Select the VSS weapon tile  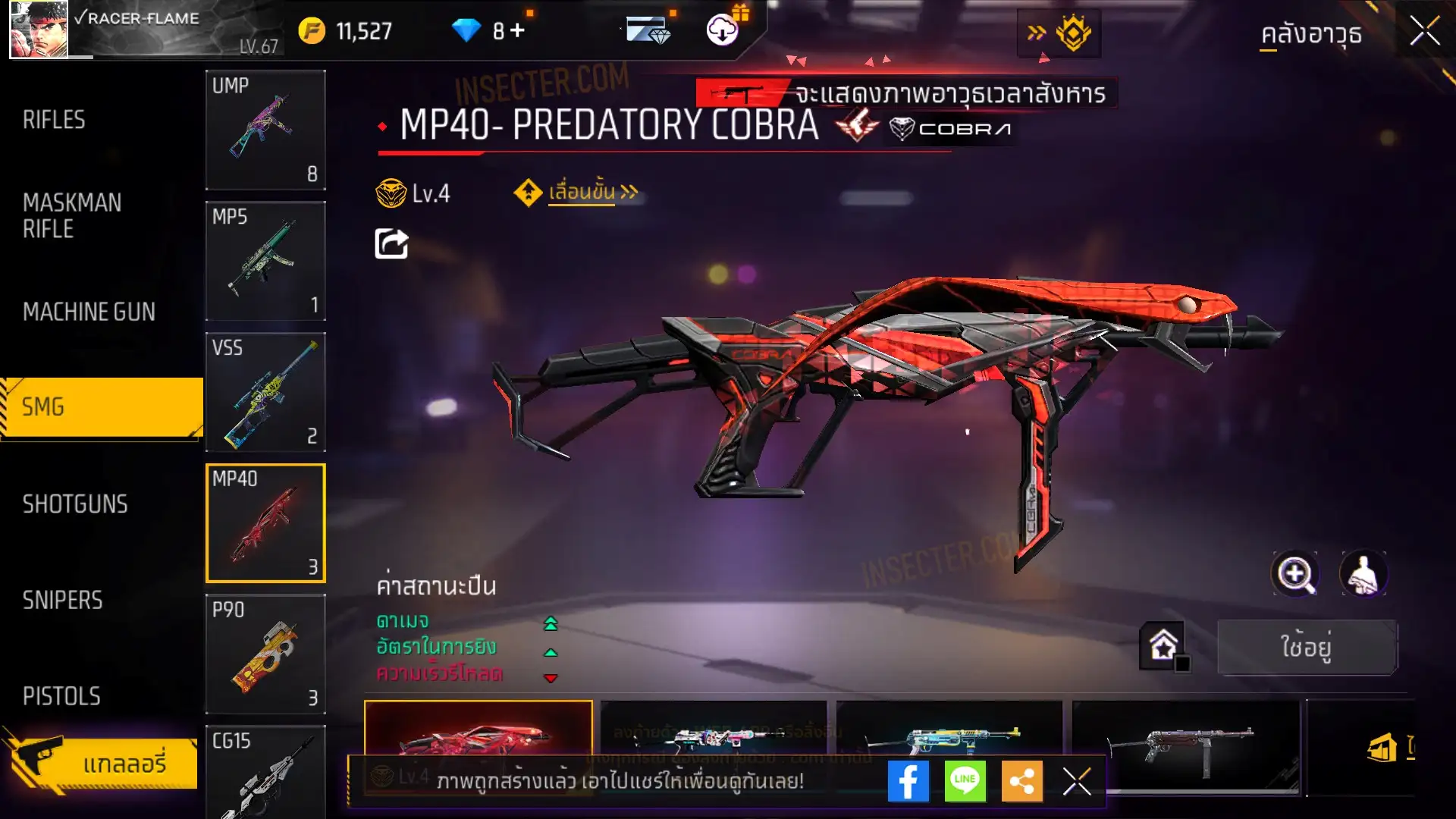click(x=265, y=391)
